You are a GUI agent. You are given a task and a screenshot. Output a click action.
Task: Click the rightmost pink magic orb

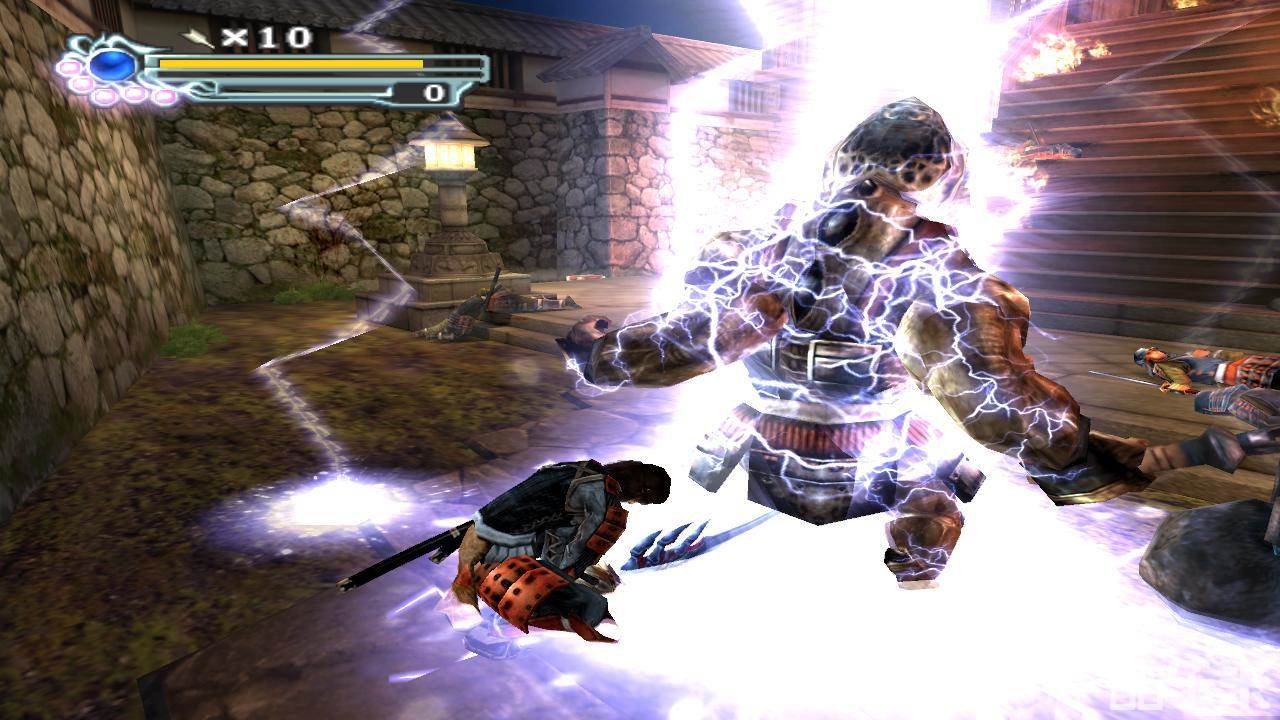pyautogui.click(x=165, y=95)
